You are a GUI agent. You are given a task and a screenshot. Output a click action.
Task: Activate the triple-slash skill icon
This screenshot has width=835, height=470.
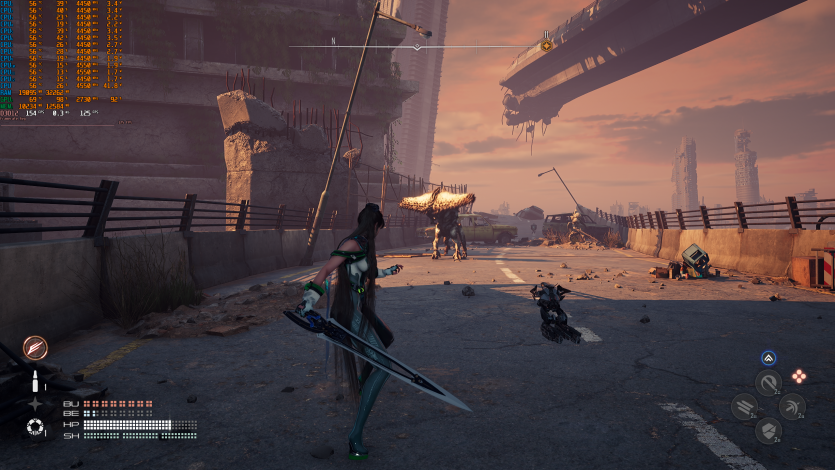pos(744,406)
